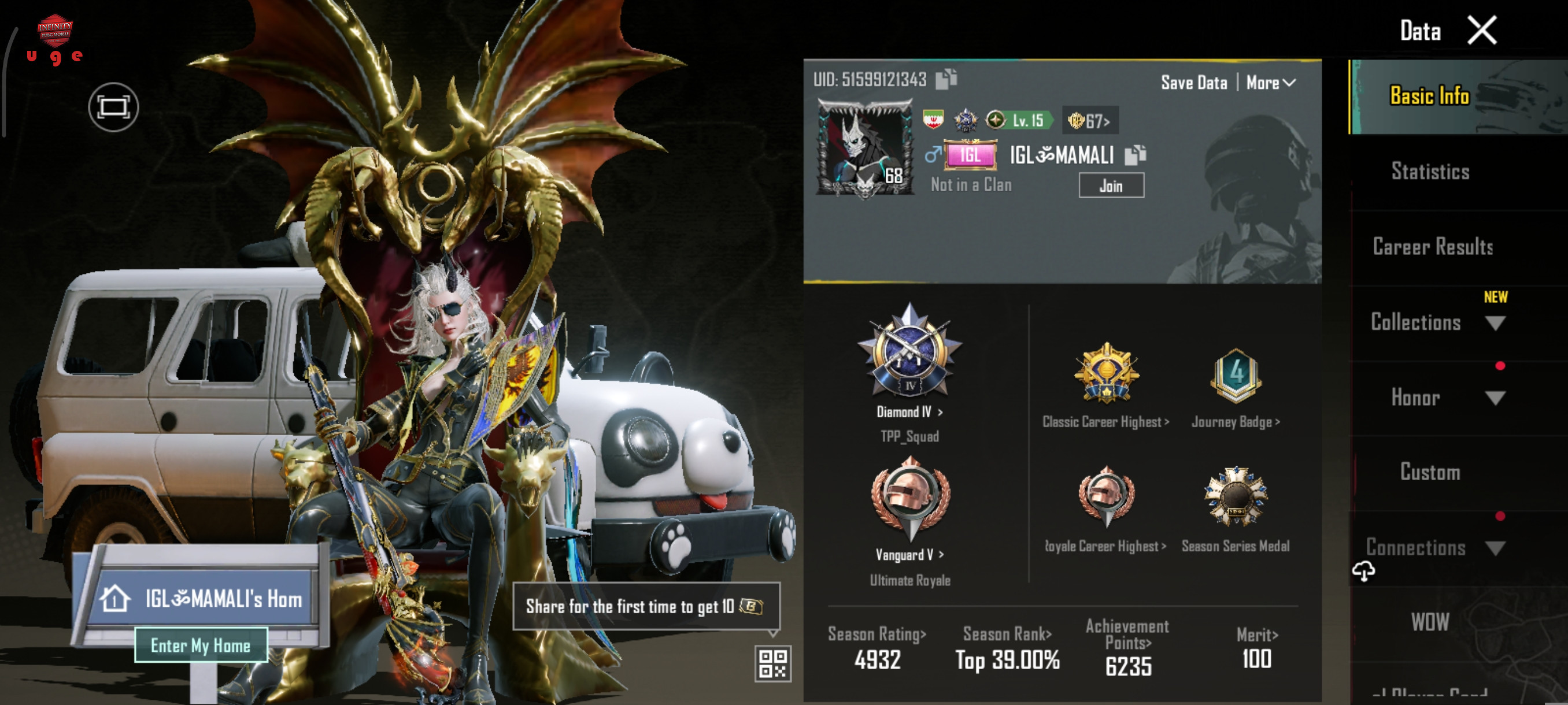1568x705 pixels.
Task: Open the More dropdown
Action: point(1270,83)
